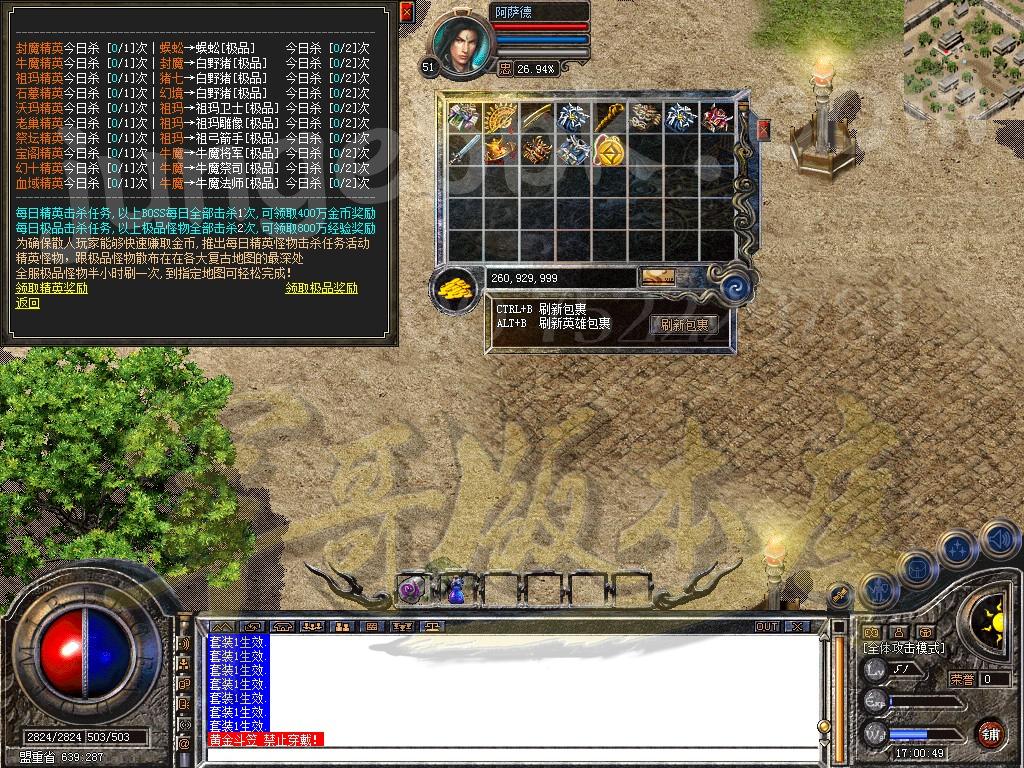Close the daily quest panel
1024x768 pixels.
406,12
